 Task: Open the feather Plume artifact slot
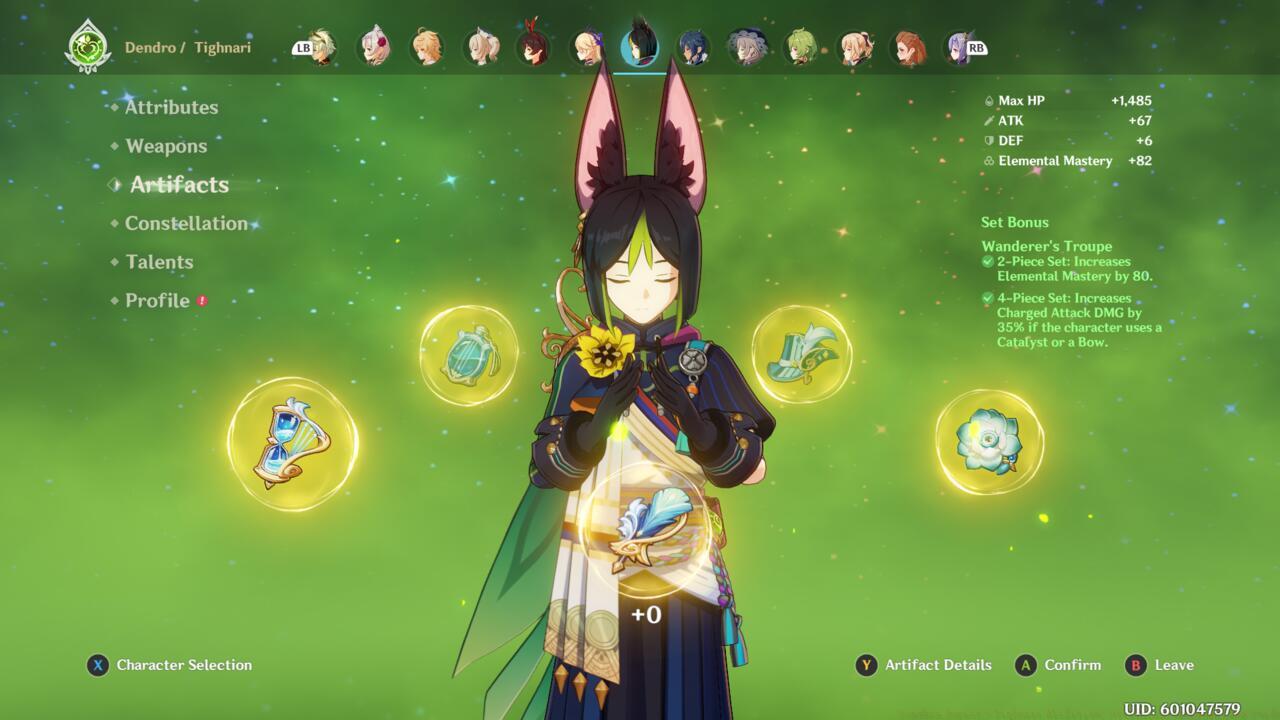point(645,533)
